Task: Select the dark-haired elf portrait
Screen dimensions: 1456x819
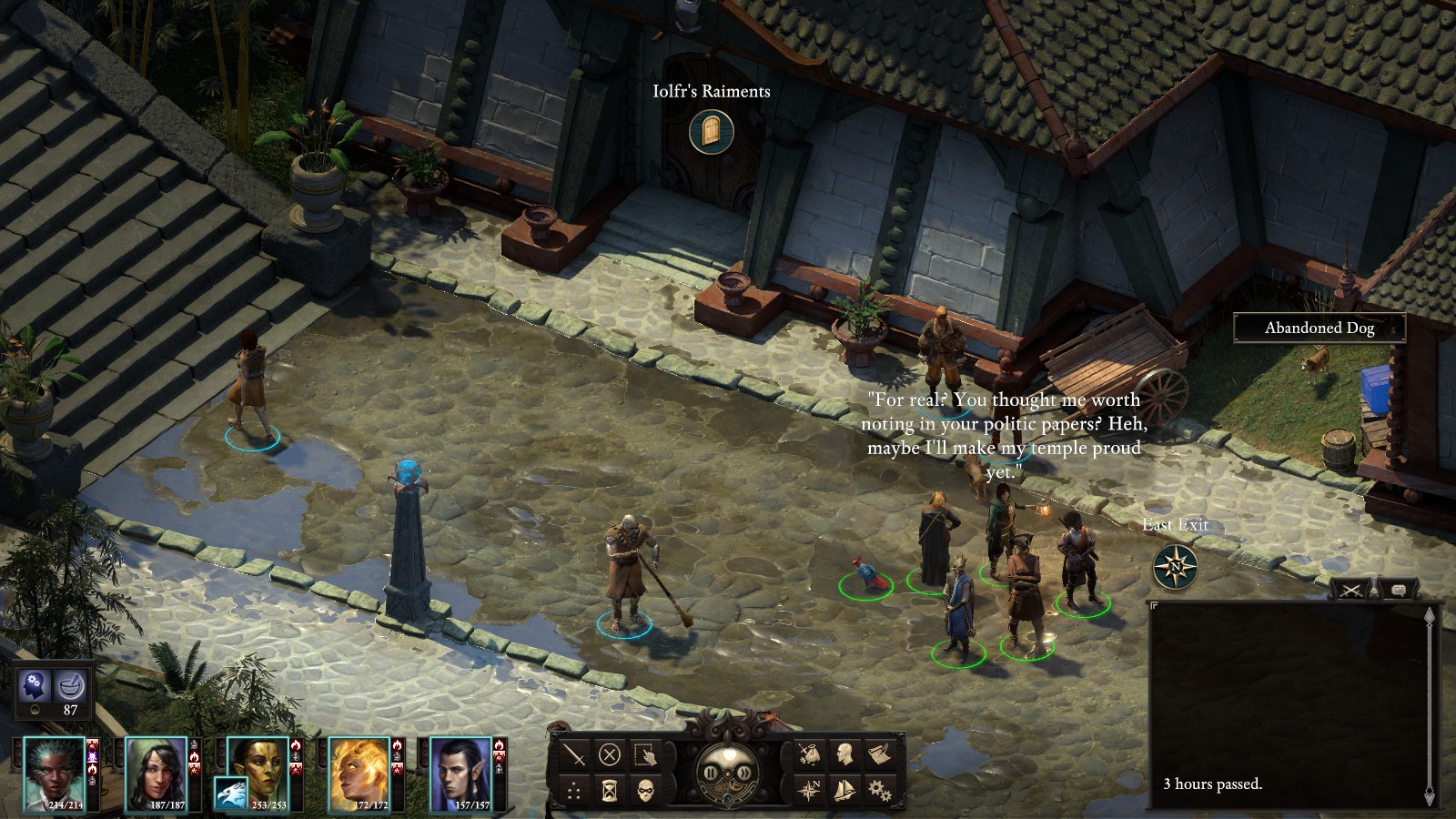Action: coord(461,773)
